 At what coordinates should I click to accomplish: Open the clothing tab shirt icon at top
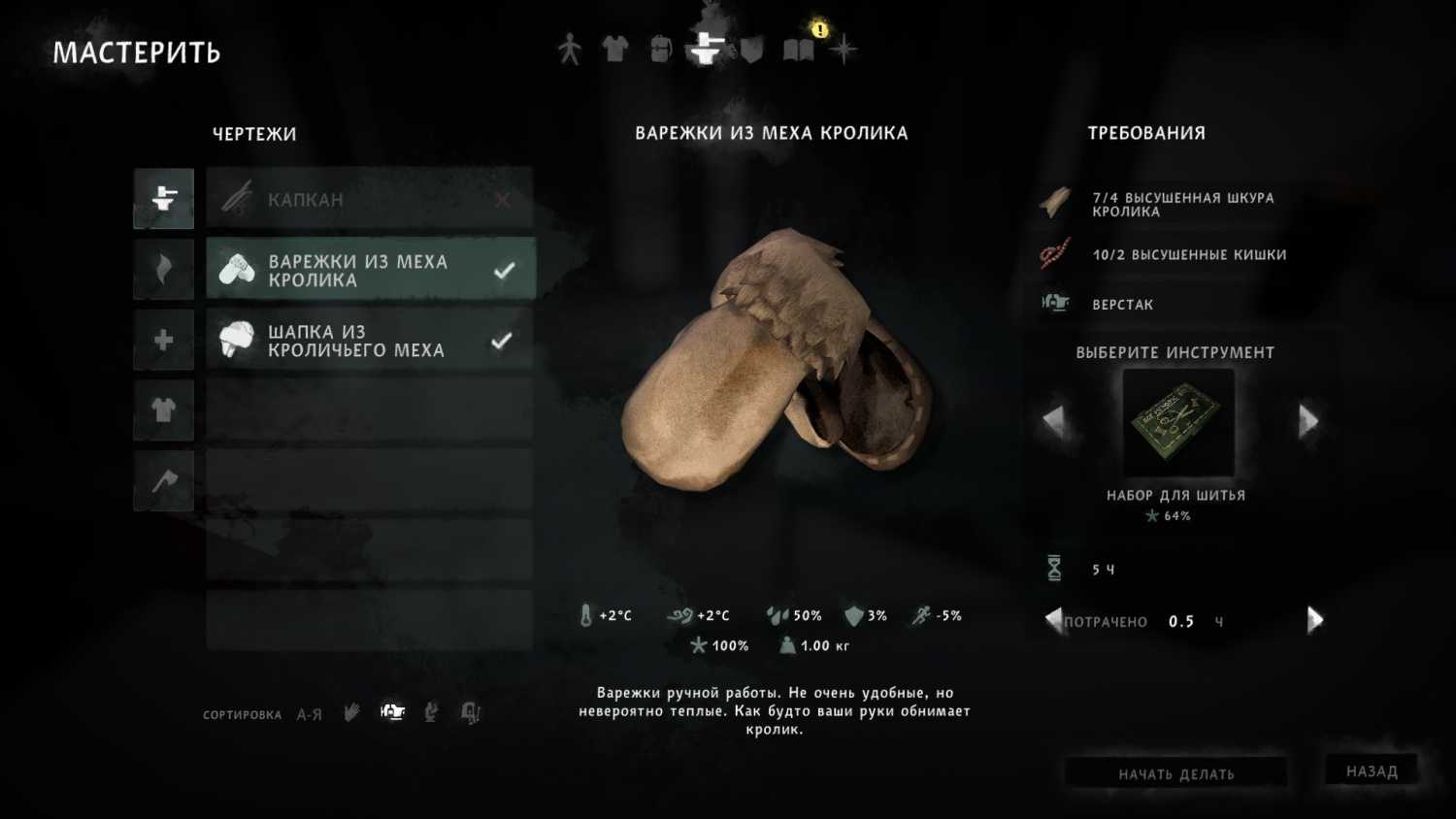tap(614, 49)
